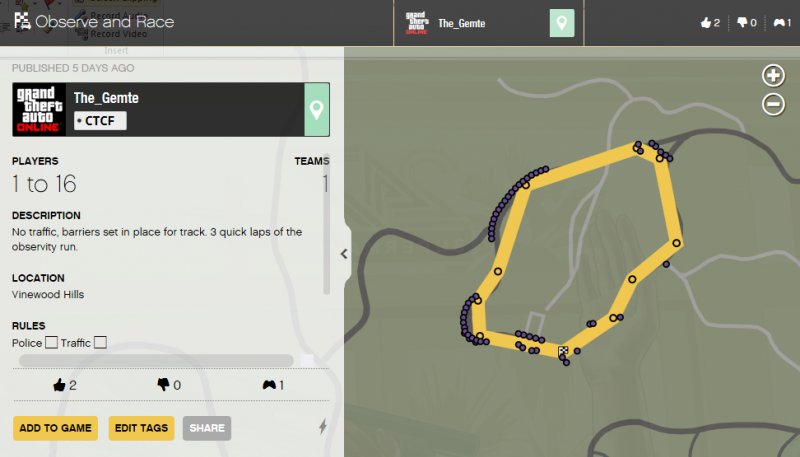Image resolution: width=800 pixels, height=457 pixels.
Task: Collapse the job details side panel
Action: [x=344, y=253]
